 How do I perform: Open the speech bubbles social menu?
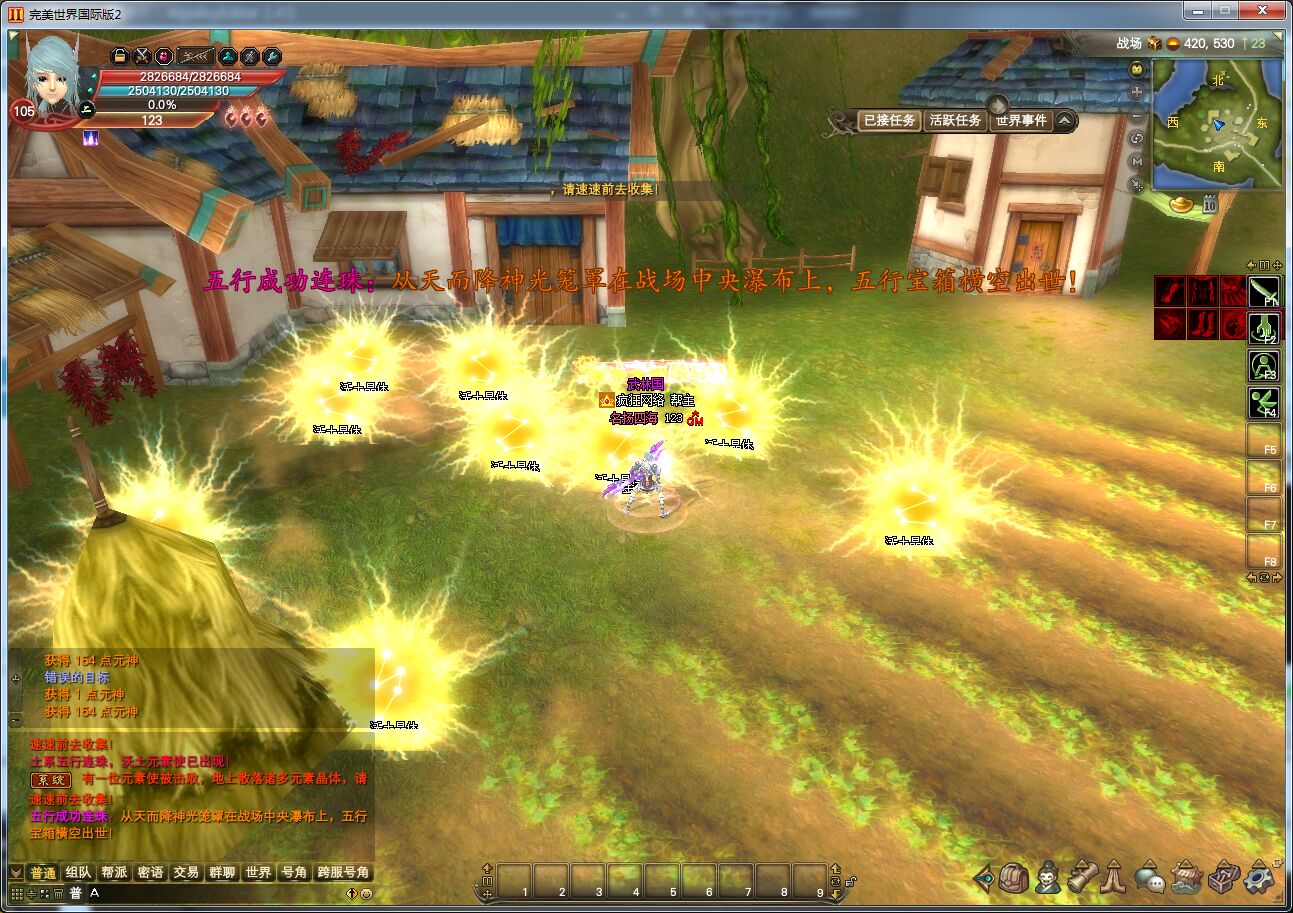pyautogui.click(x=1152, y=879)
